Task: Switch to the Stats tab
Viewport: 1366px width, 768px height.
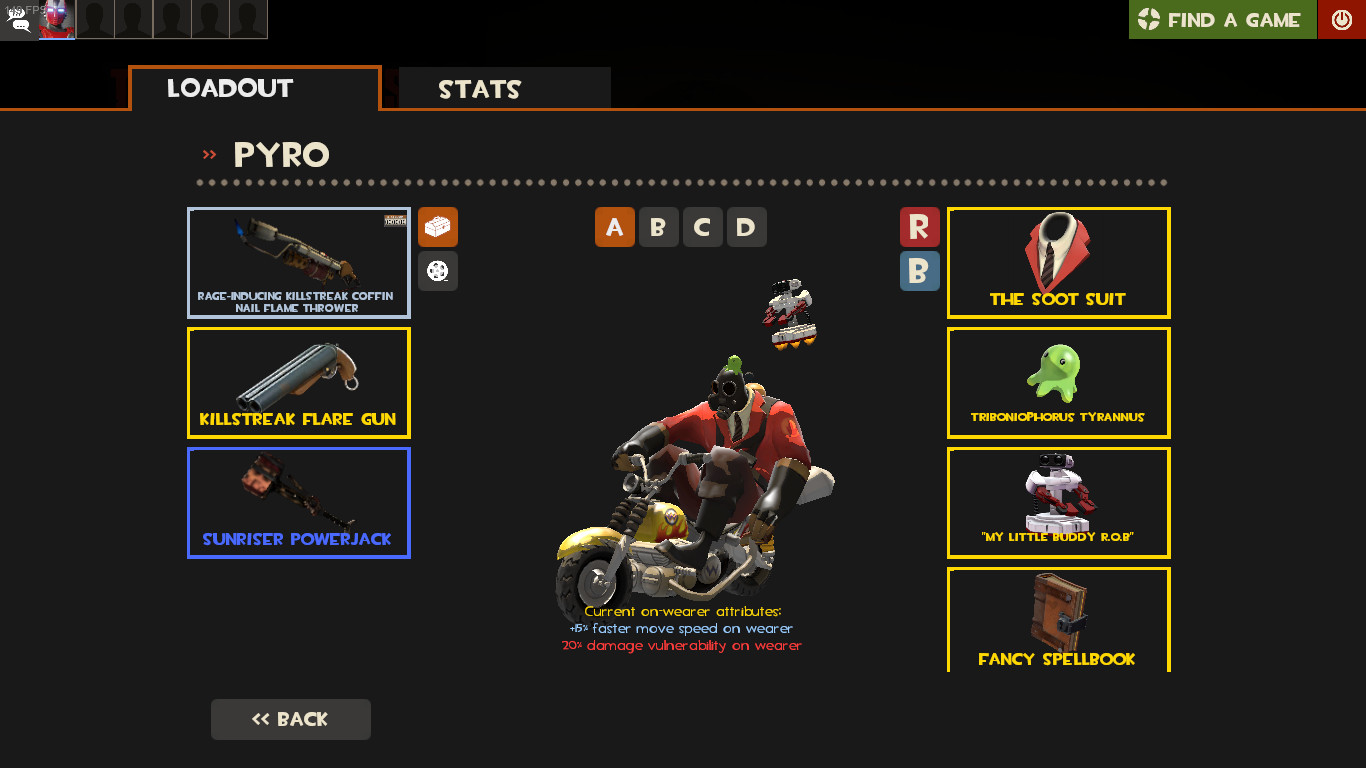Action: click(479, 89)
